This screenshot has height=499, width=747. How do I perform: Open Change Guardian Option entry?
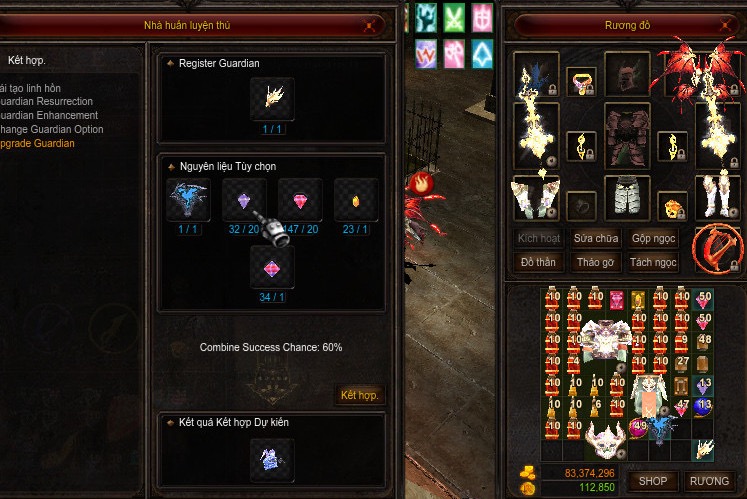52,130
